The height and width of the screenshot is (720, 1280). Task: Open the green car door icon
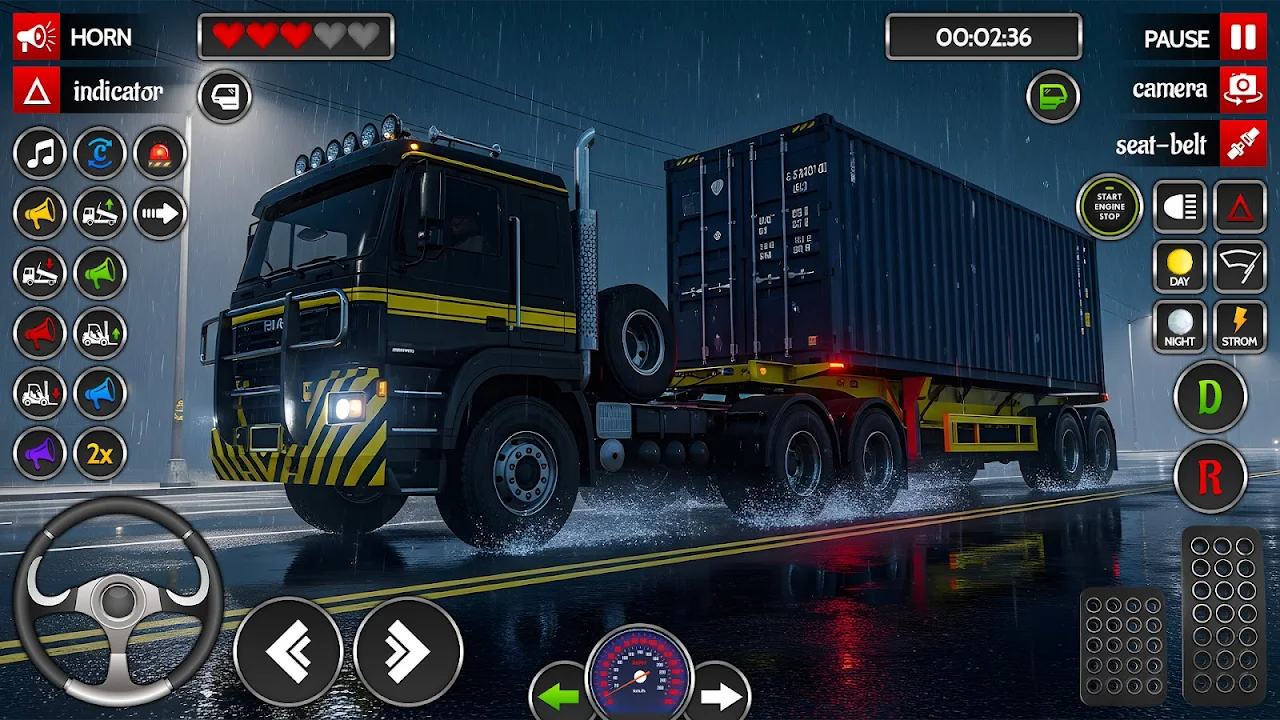pos(1054,97)
